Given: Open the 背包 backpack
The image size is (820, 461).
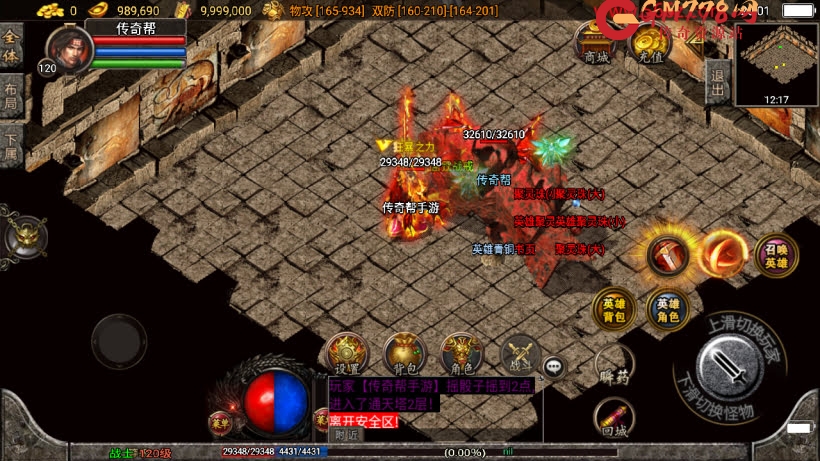Looking at the screenshot, I should click(405, 354).
